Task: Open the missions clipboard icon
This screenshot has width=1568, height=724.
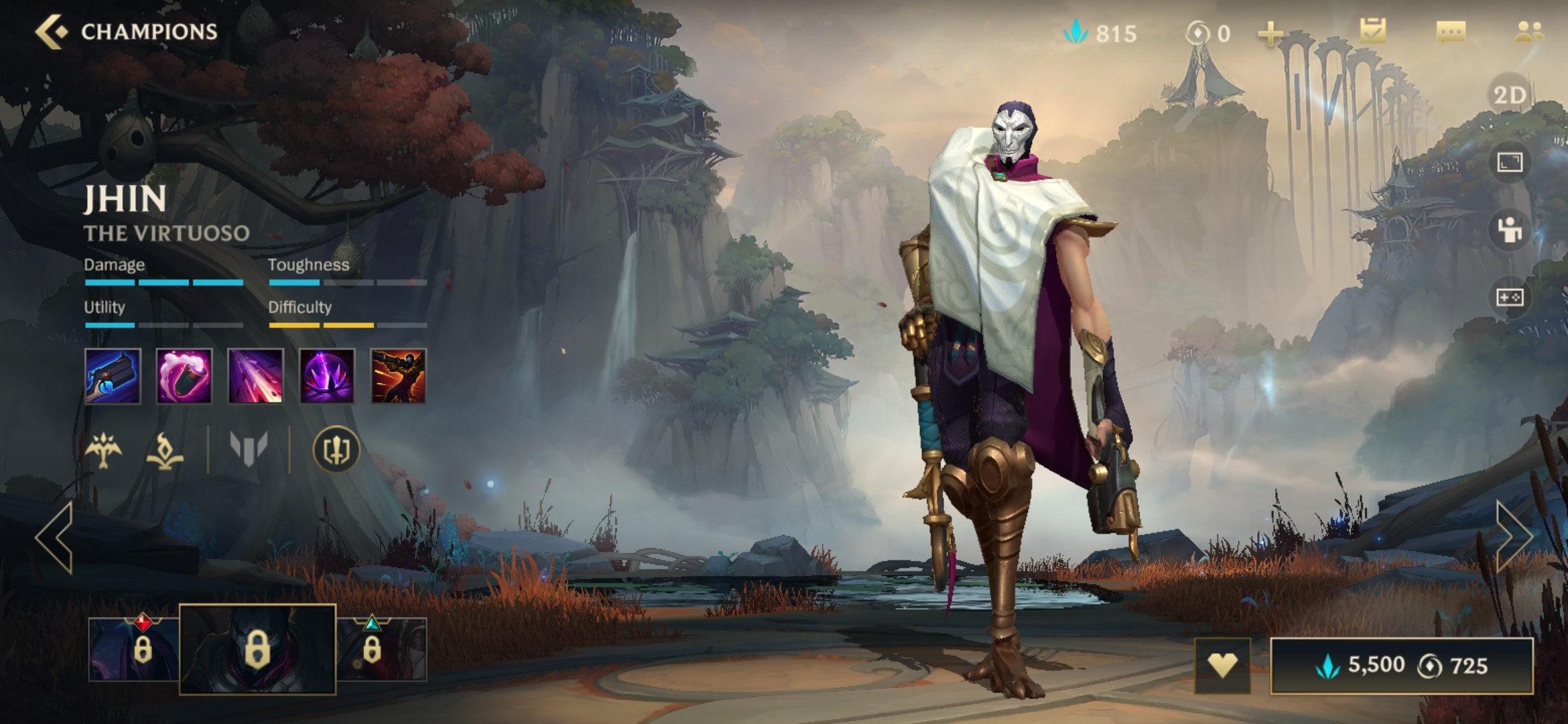Action: (1372, 32)
